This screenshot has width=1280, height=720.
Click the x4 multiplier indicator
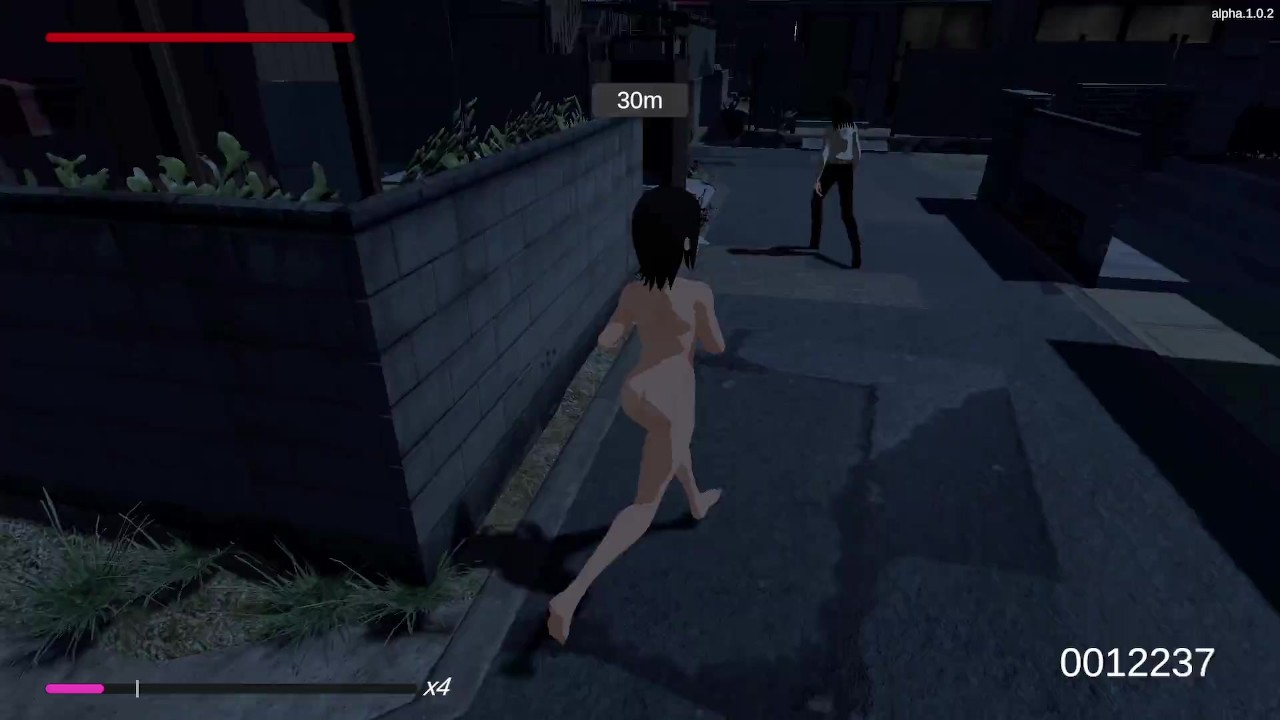pyautogui.click(x=437, y=687)
